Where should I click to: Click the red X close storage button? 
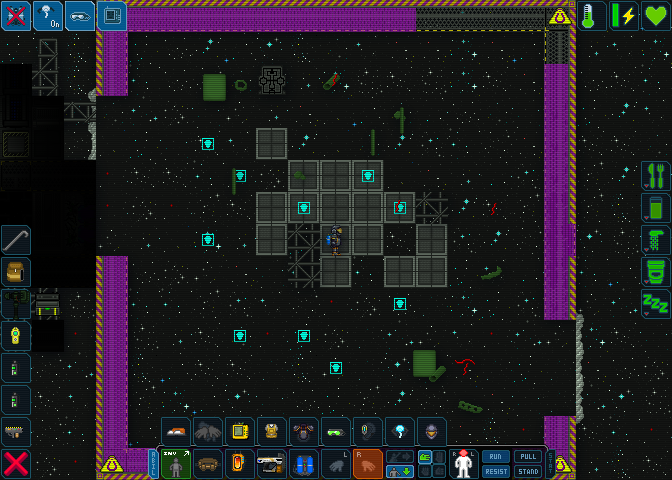[x=16, y=464]
